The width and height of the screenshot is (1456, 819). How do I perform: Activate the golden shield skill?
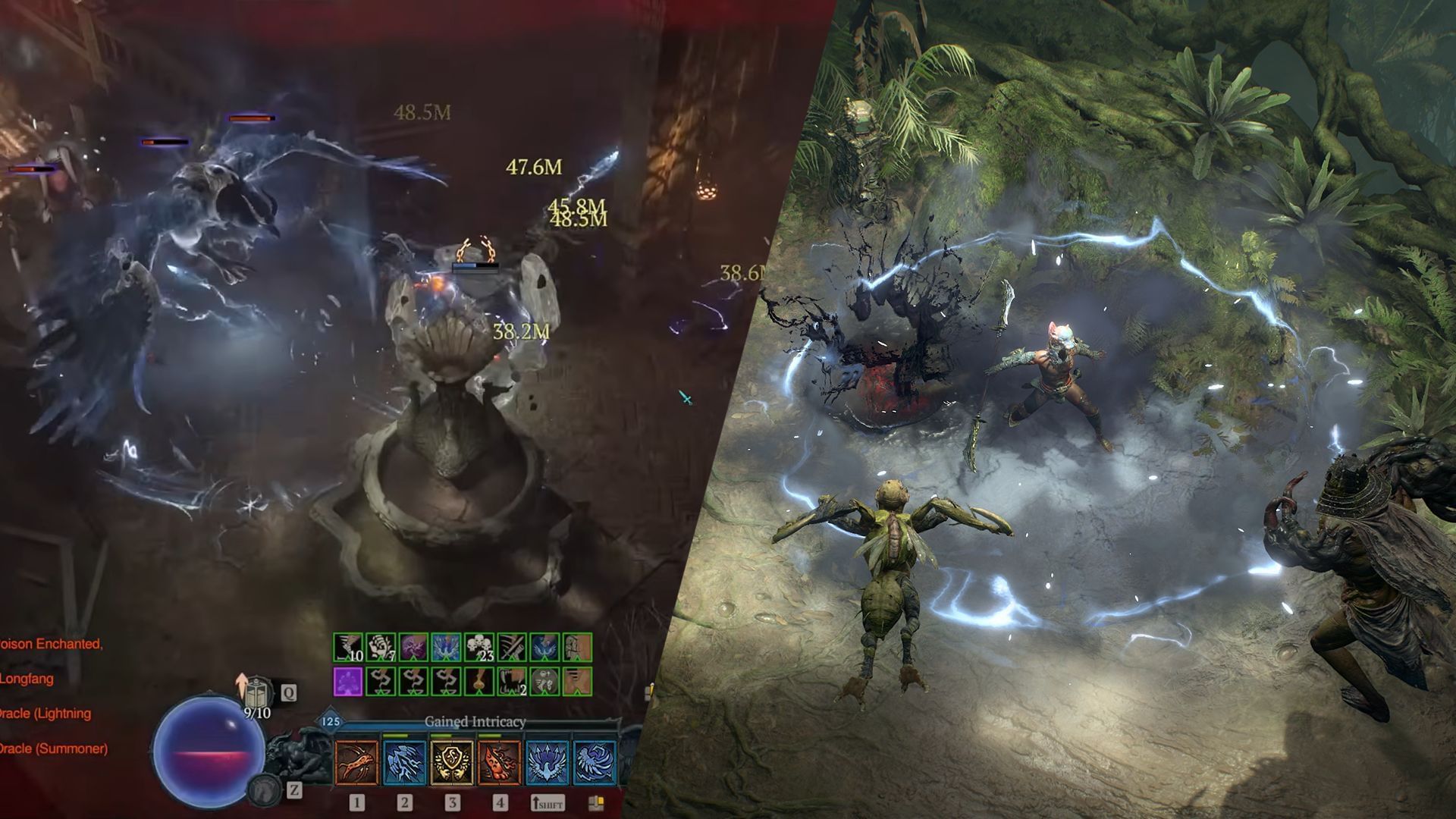pyautogui.click(x=452, y=762)
